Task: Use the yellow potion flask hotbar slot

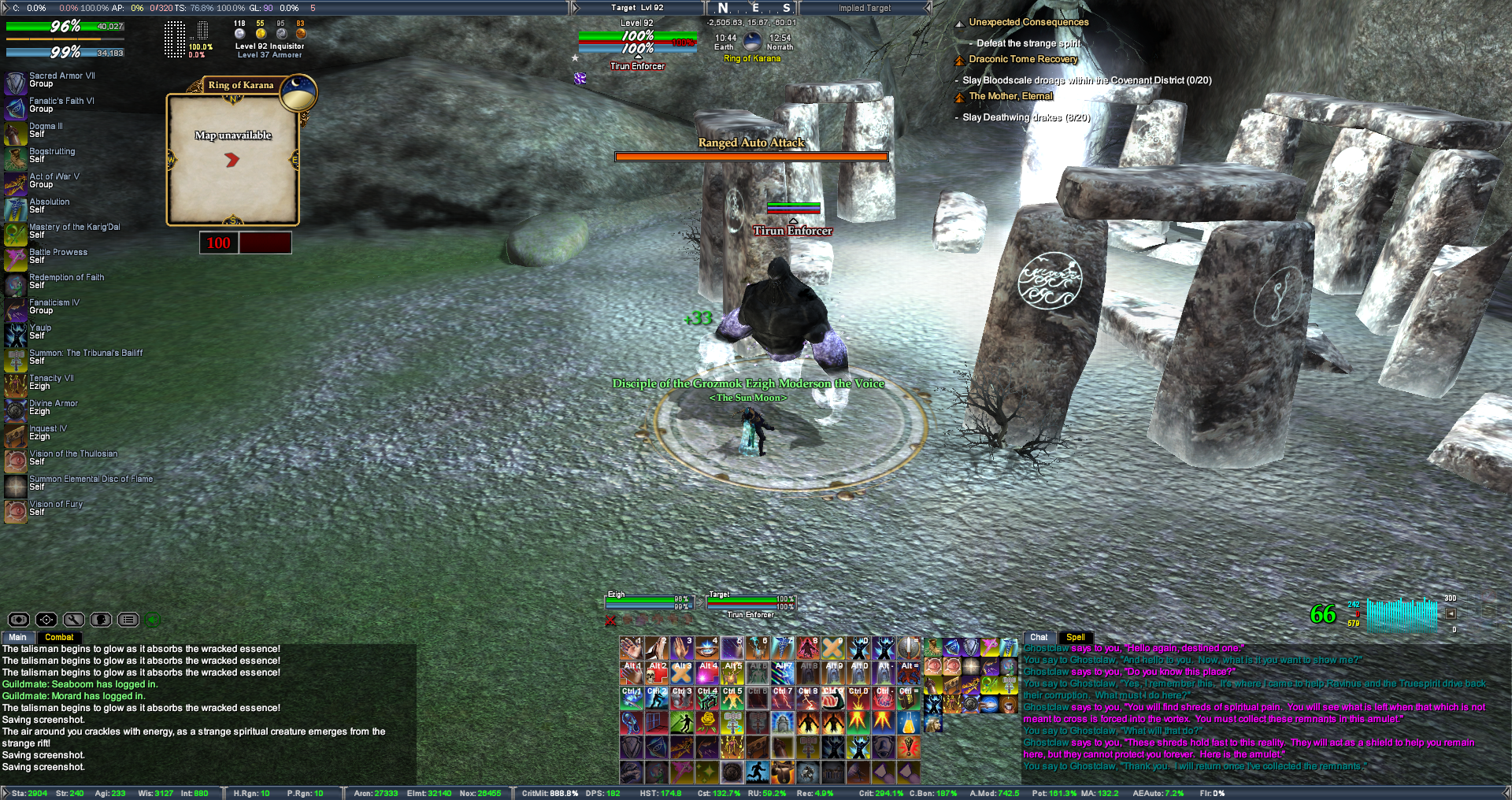Action: pyautogui.click(x=909, y=721)
